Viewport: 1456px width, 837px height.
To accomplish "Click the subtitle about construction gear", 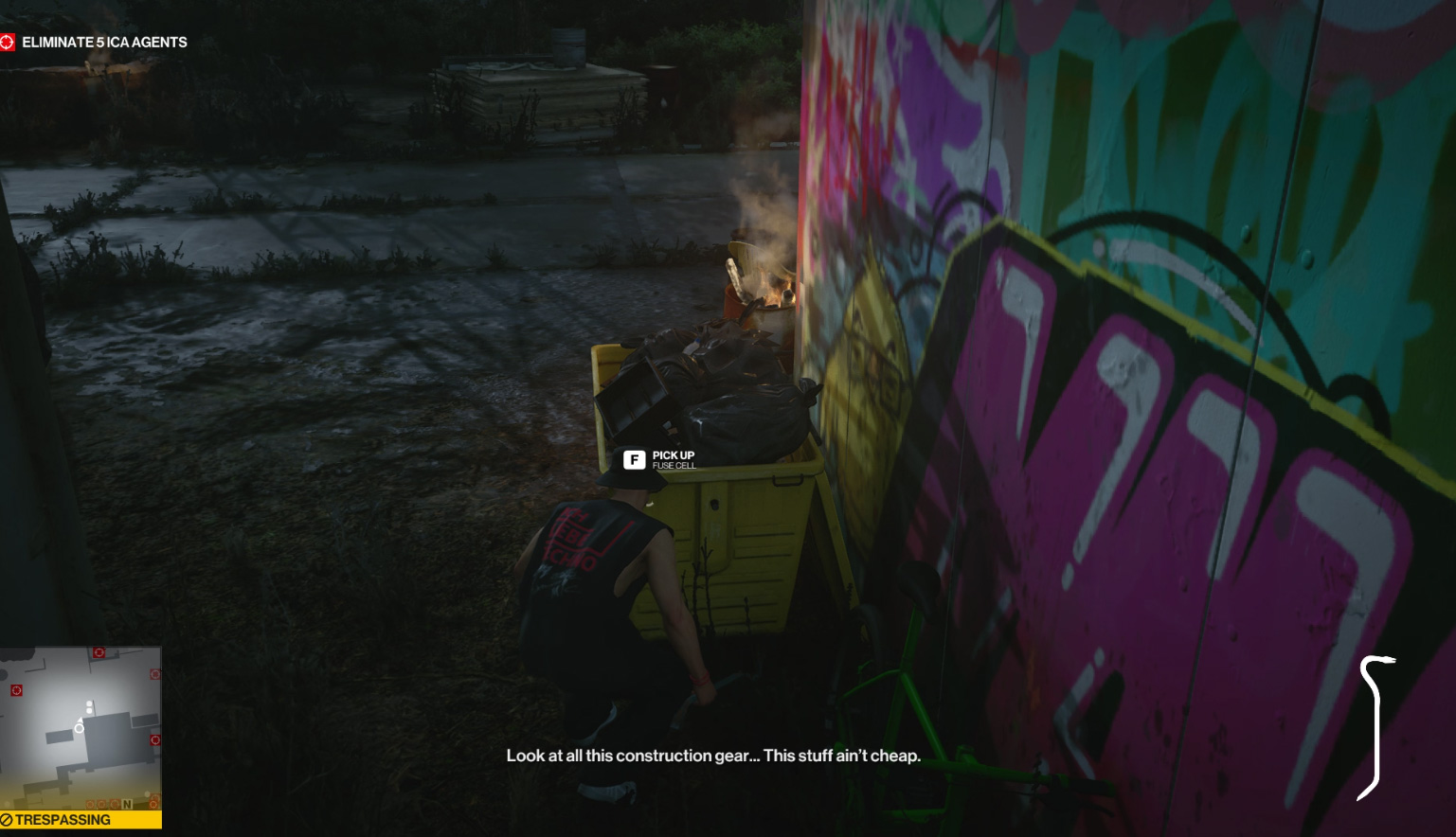I will [714, 757].
